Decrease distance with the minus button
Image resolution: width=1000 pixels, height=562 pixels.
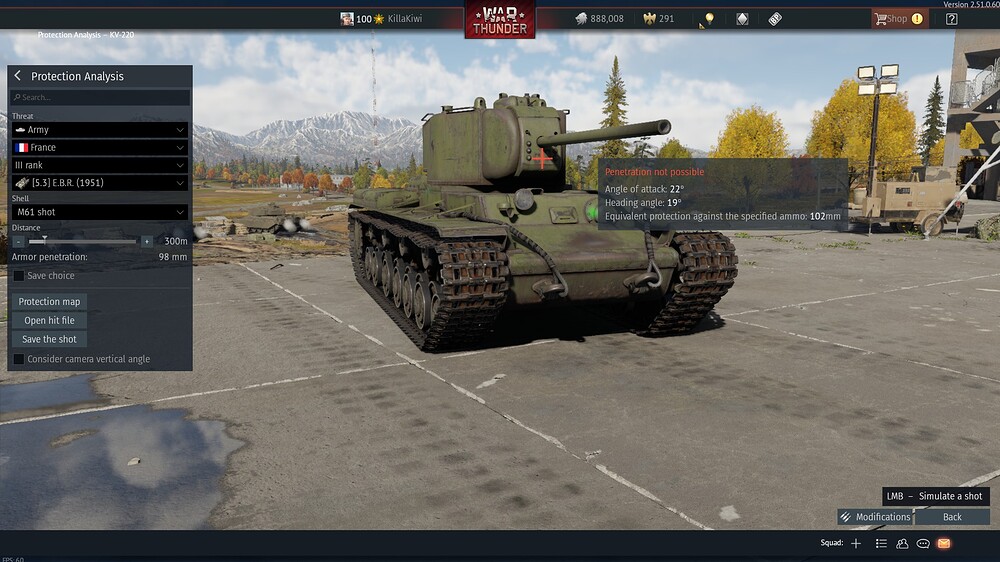18,241
